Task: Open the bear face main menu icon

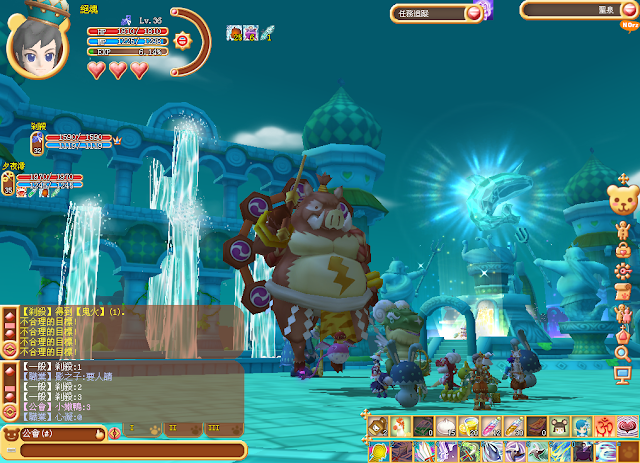Action: [x=622, y=199]
